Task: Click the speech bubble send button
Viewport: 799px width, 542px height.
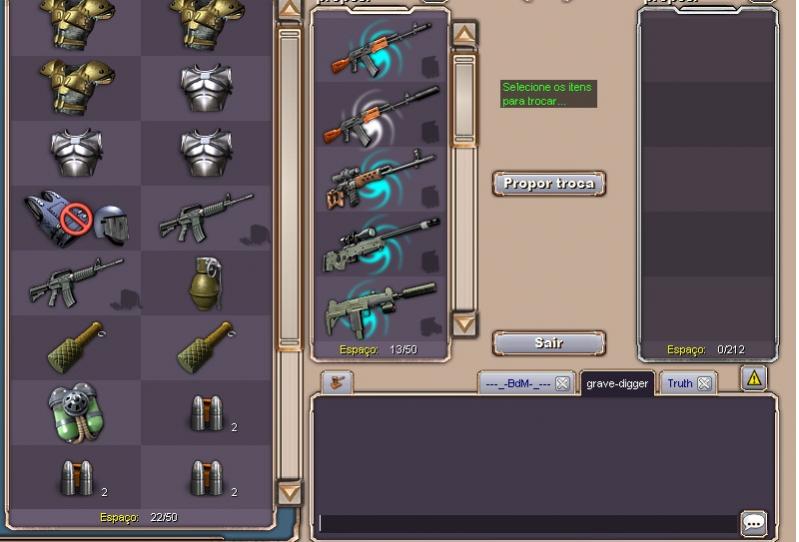Action: click(754, 522)
